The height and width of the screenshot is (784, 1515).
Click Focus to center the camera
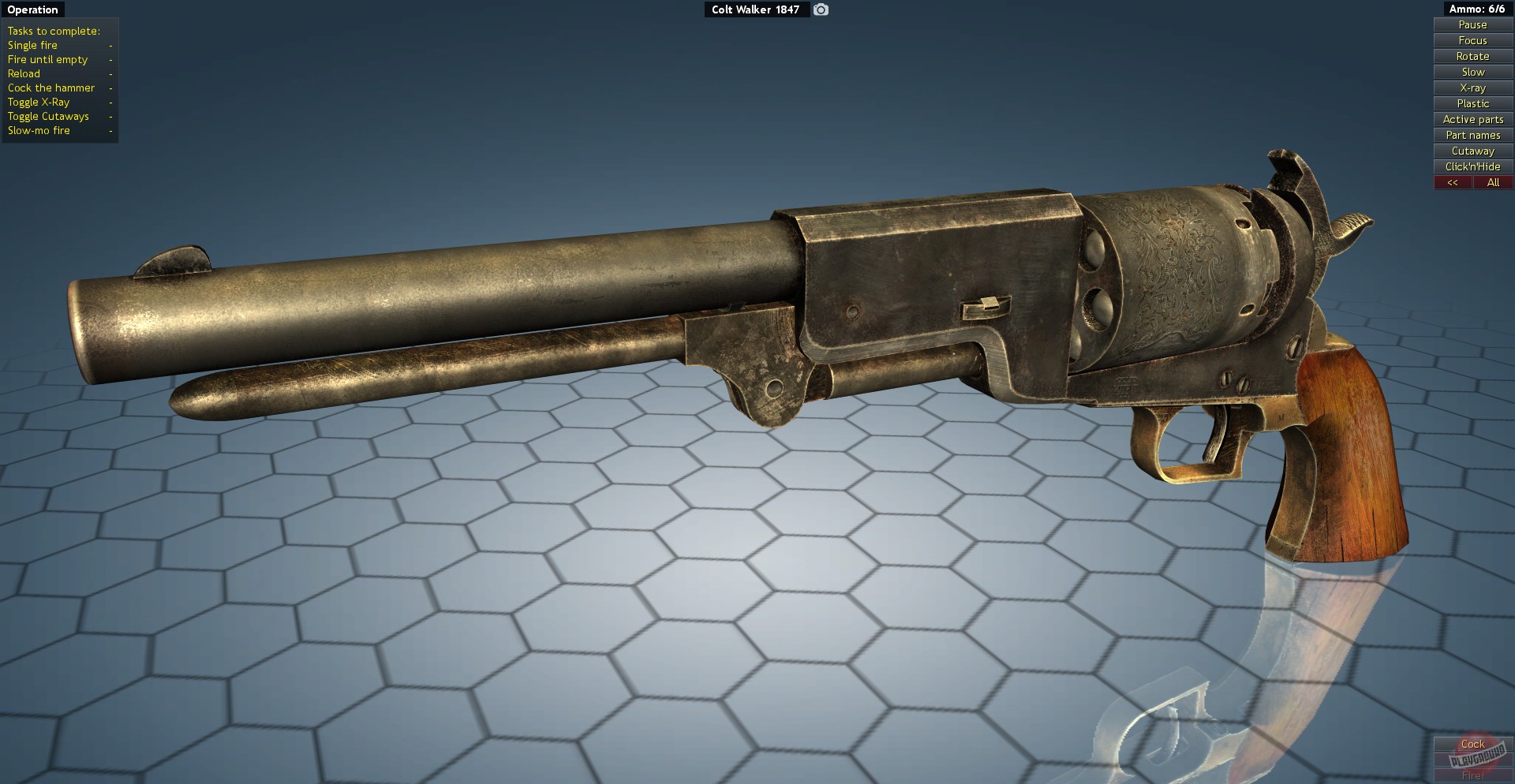coord(1472,40)
